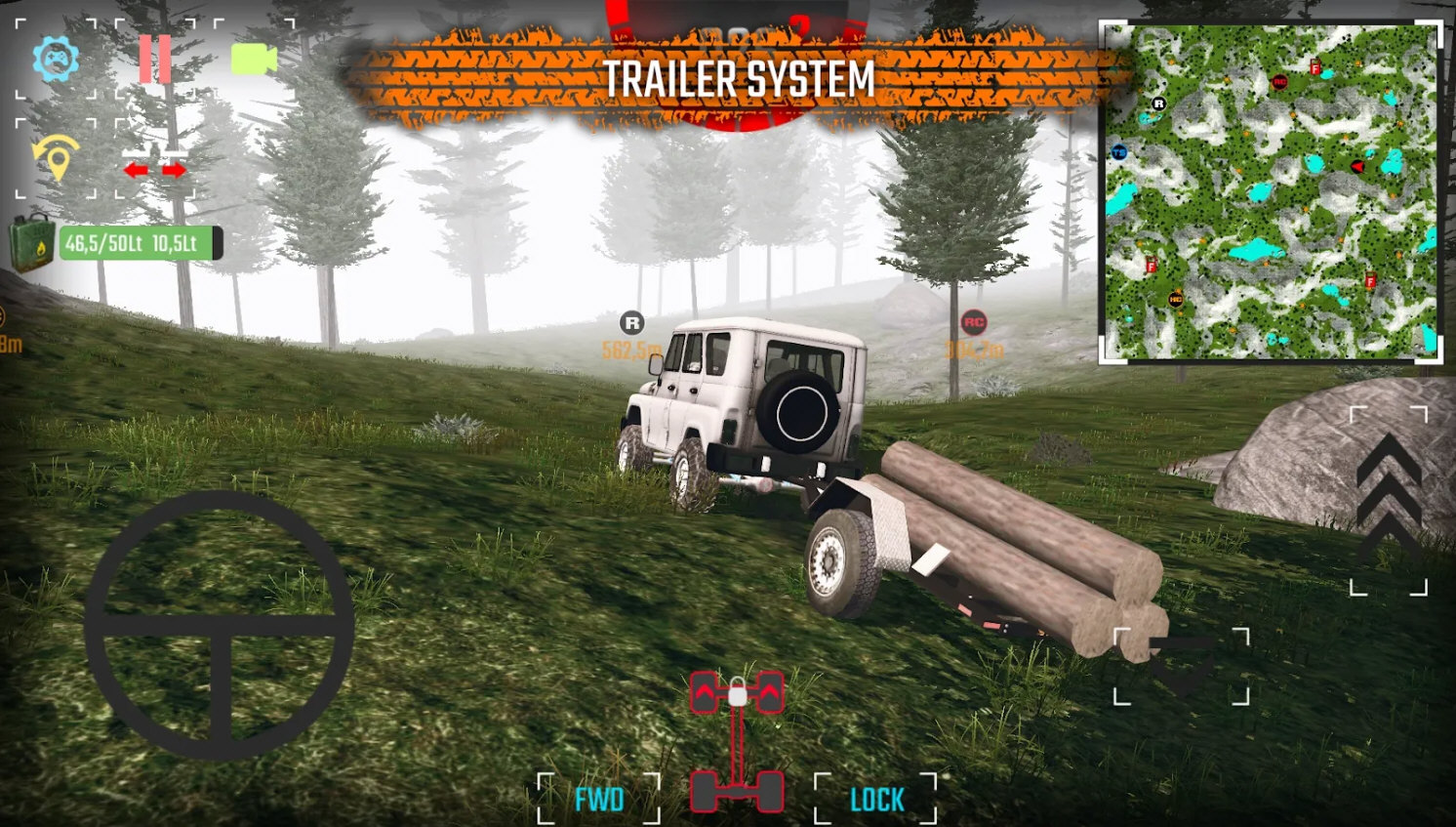
Task: Open the controller settings gear icon
Action: click(56, 60)
